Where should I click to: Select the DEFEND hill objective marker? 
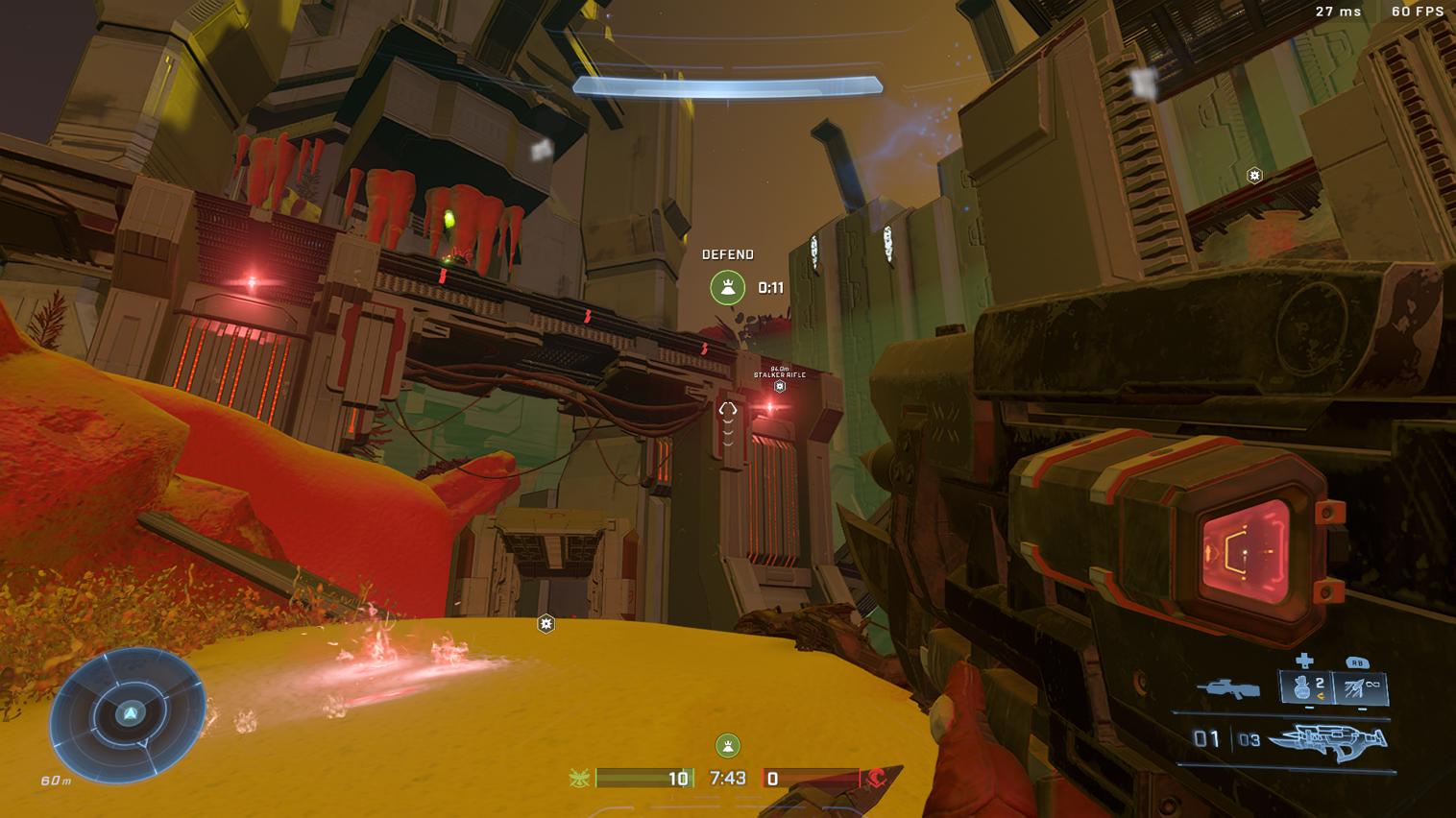pyautogui.click(x=727, y=287)
